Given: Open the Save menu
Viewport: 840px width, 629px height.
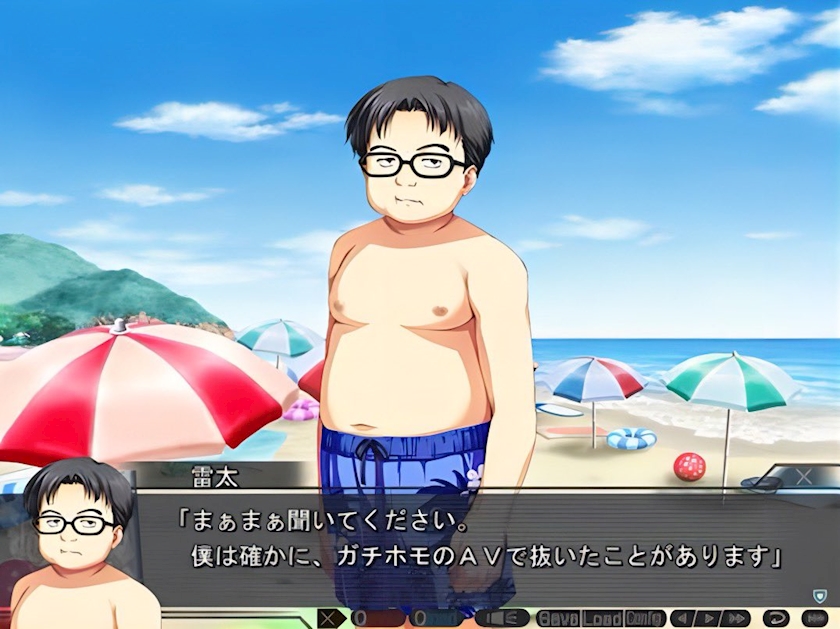Looking at the screenshot, I should (558, 618).
